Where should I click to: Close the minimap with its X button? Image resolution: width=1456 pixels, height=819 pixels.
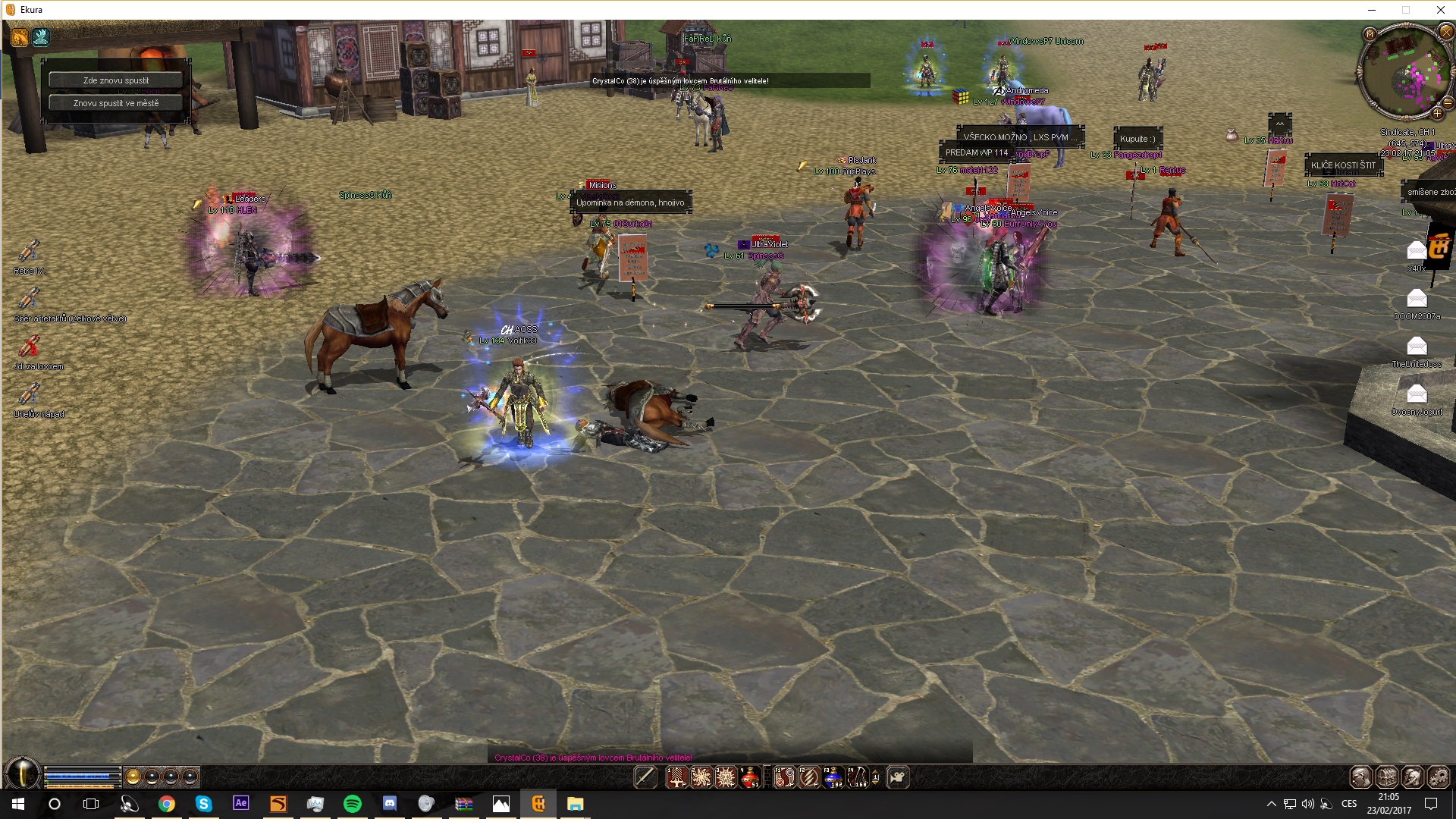click(1445, 33)
